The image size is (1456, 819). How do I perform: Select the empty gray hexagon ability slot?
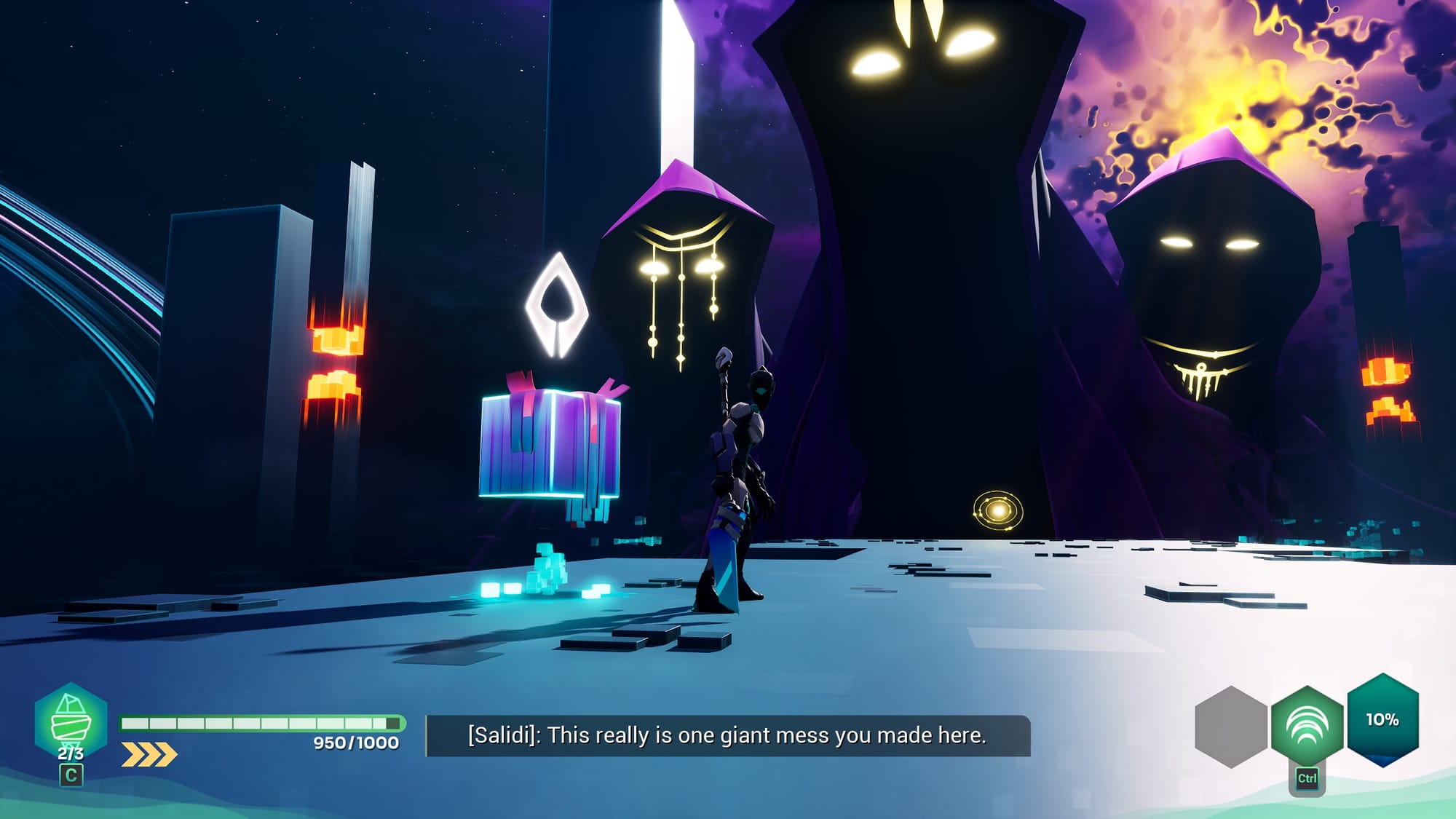point(1231,727)
